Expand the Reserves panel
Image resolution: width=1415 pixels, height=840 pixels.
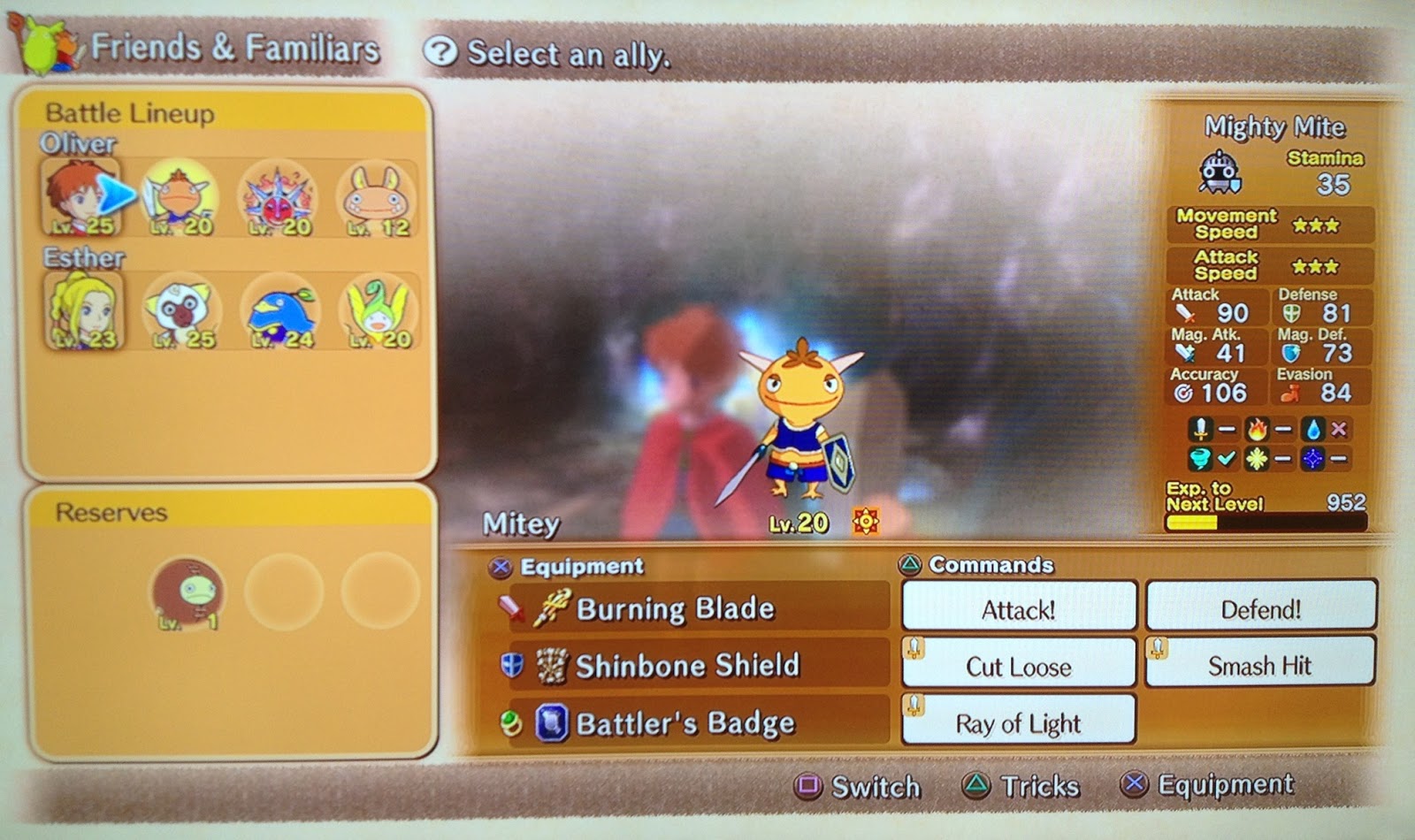[x=110, y=513]
